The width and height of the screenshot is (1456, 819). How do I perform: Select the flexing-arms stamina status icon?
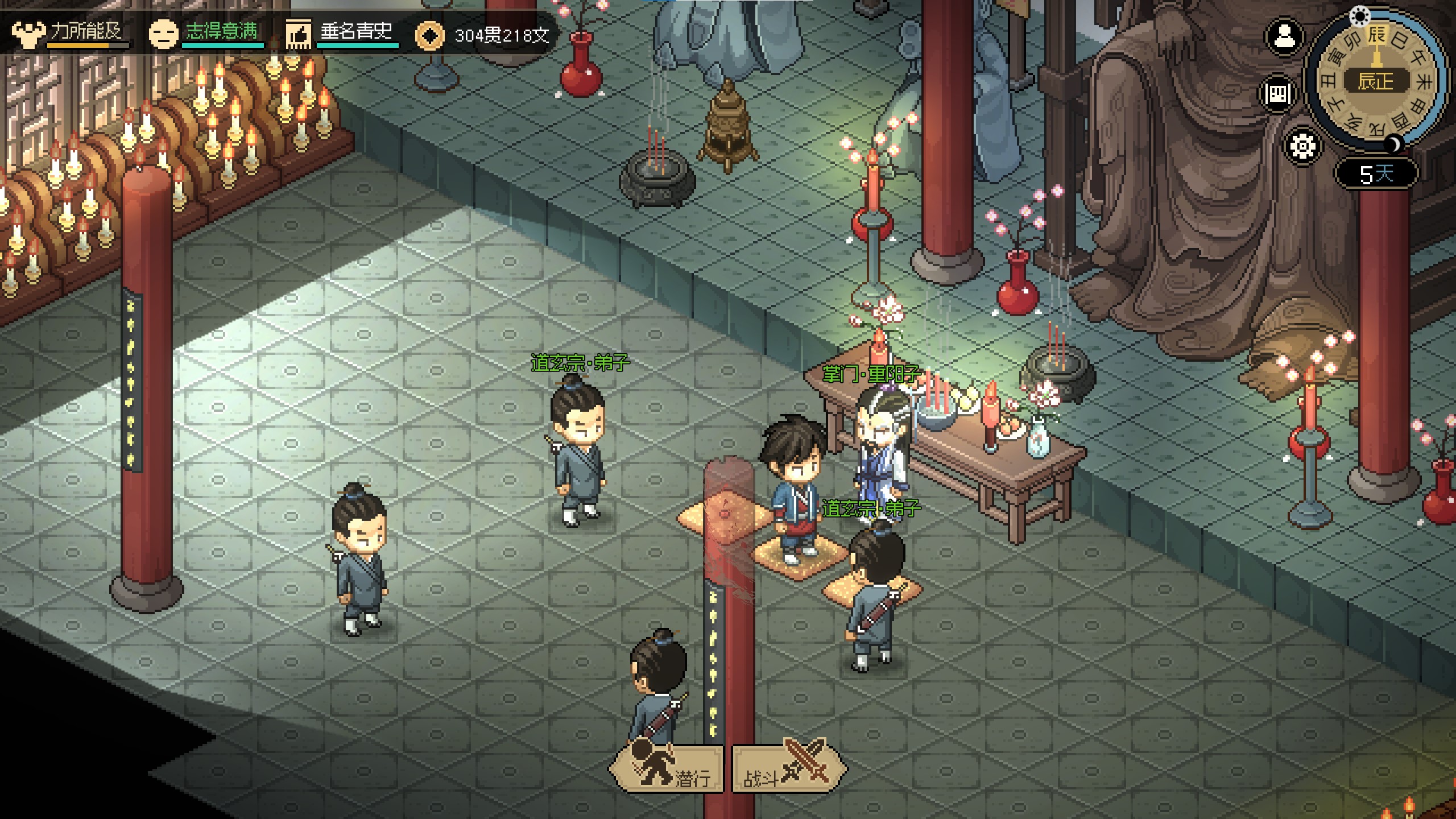tap(27, 34)
